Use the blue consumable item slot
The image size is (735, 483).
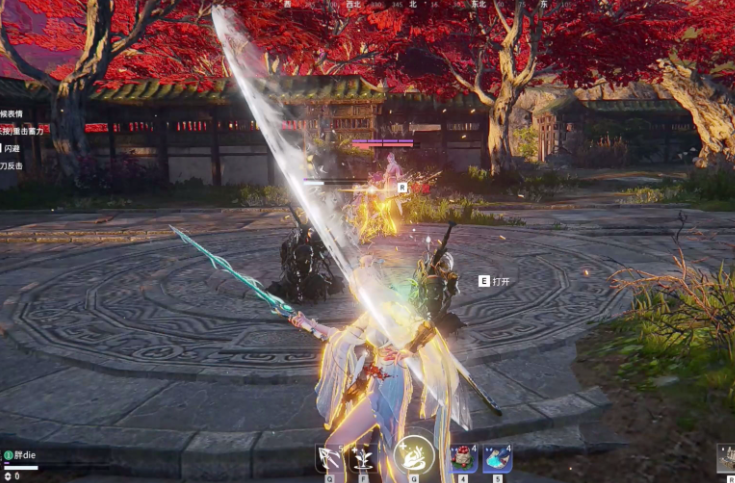497,459
